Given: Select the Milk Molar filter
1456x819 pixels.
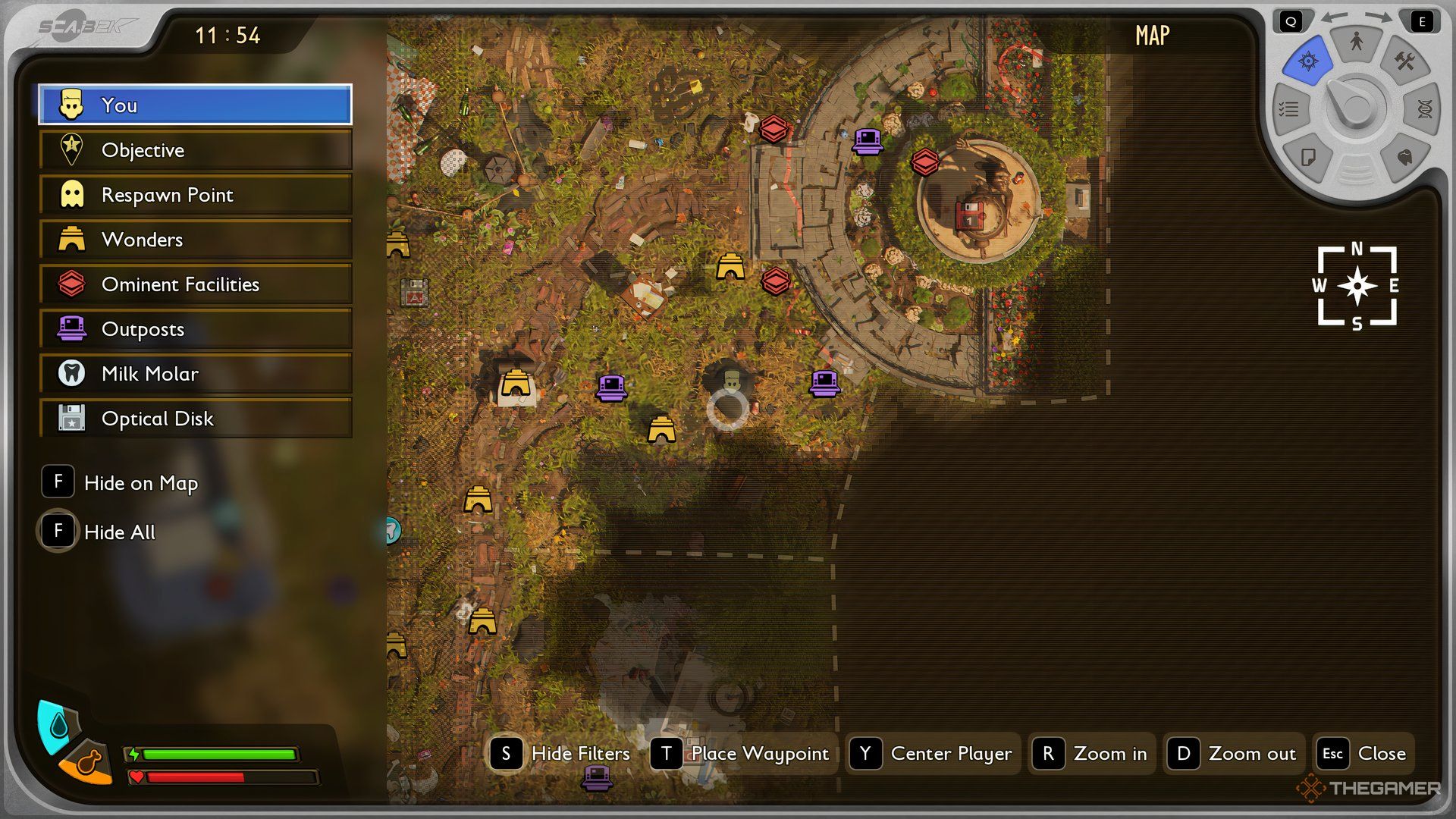Looking at the screenshot, I should pyautogui.click(x=196, y=374).
